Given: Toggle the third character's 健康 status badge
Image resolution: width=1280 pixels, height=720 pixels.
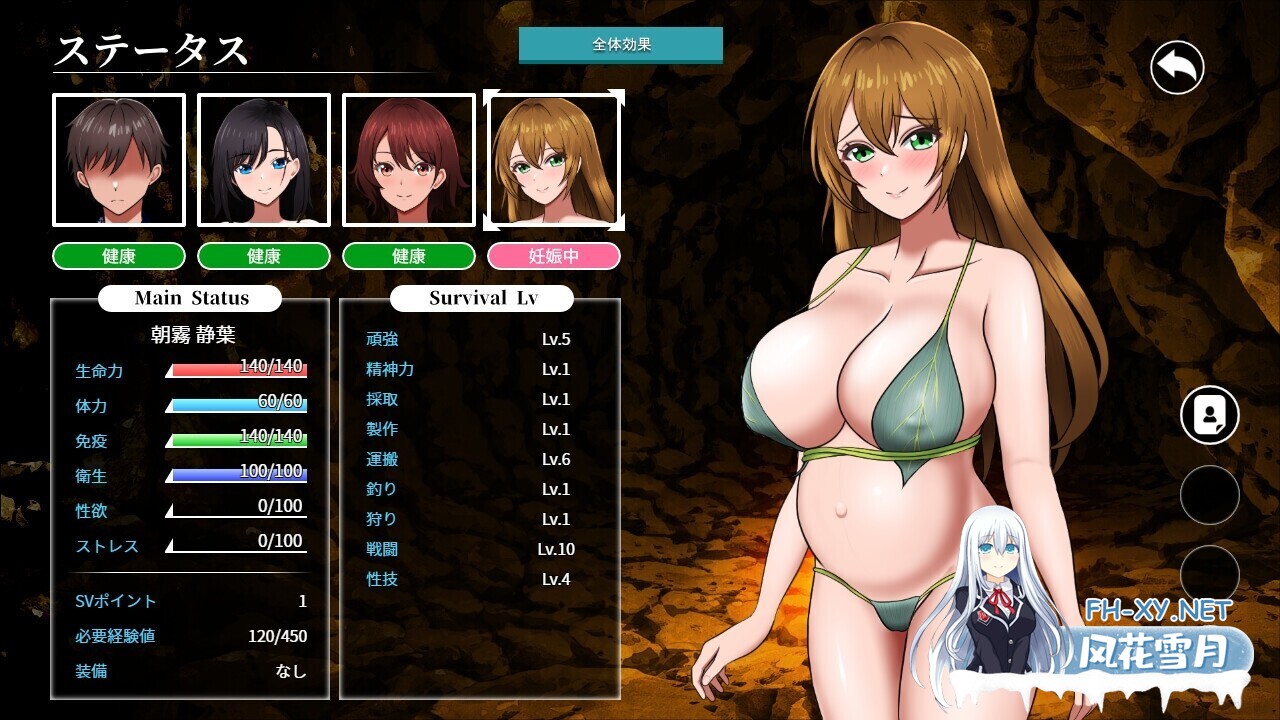Looking at the screenshot, I should pos(409,256).
